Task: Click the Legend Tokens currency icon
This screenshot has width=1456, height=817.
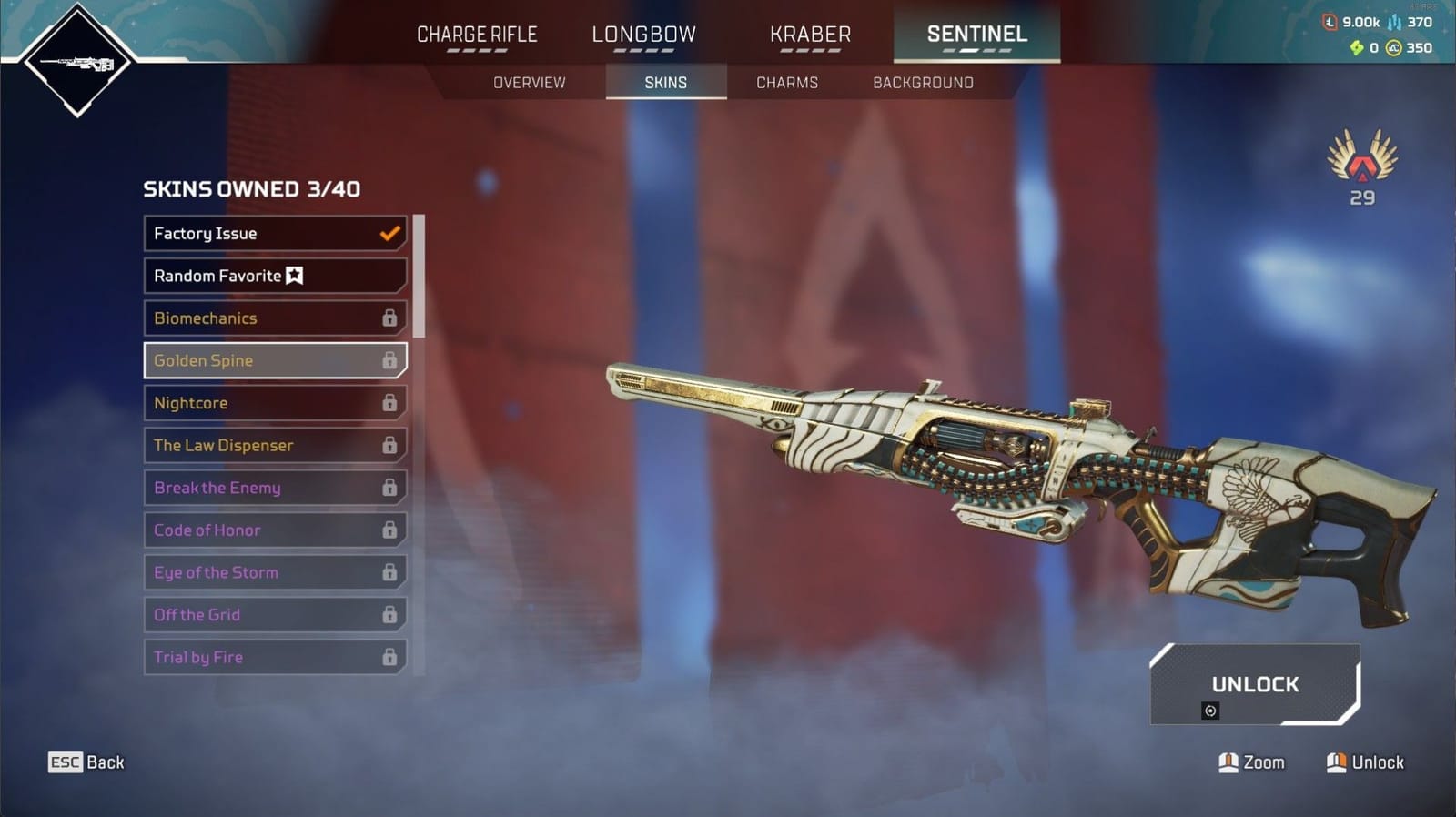Action: pyautogui.click(x=1330, y=21)
